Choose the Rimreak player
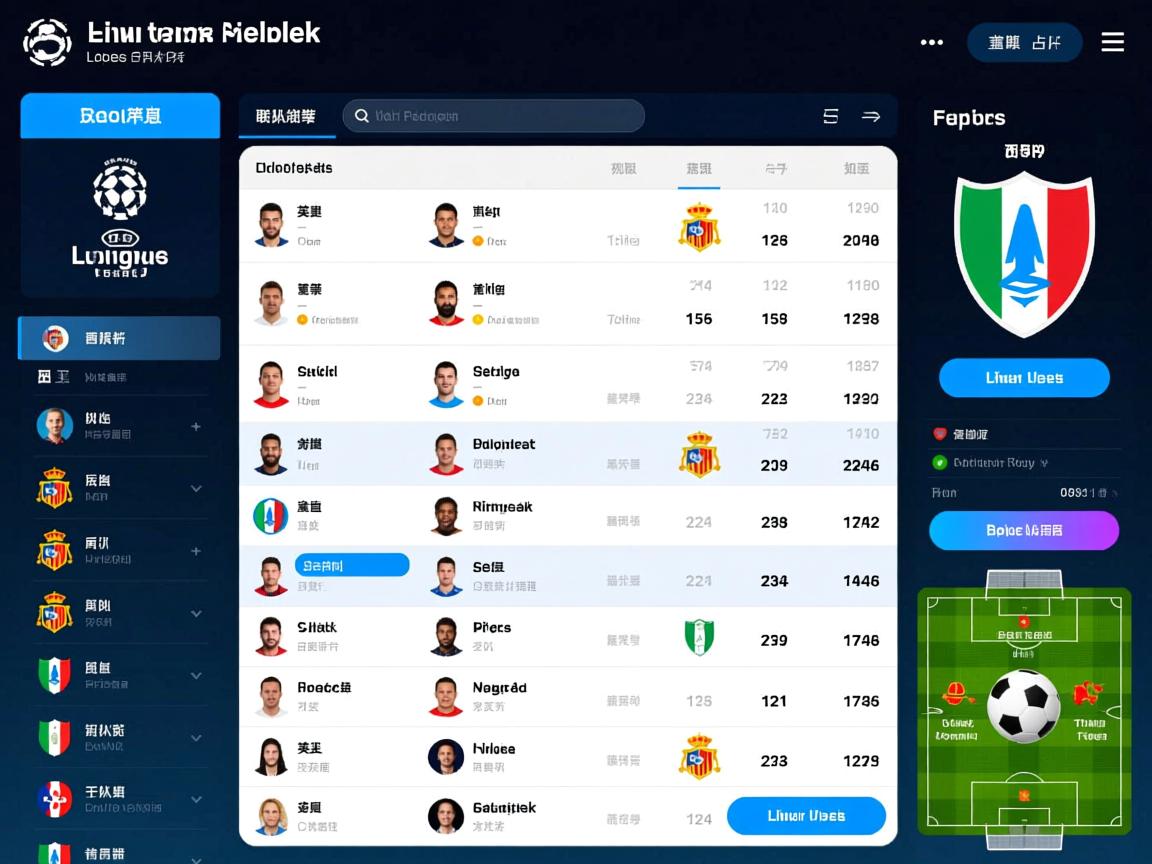The width and height of the screenshot is (1152, 864). (x=501, y=515)
